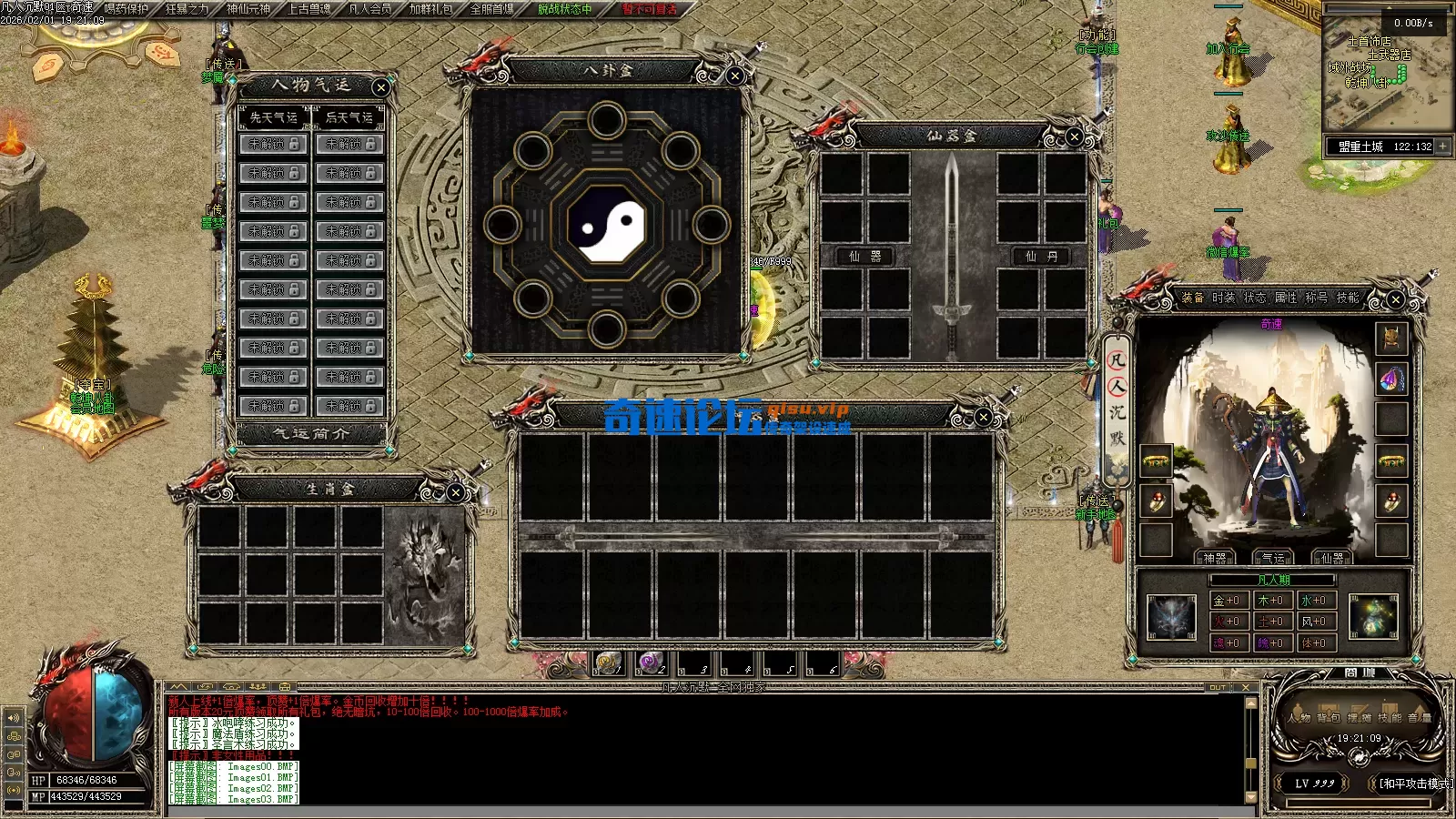Image resolution: width=1456 pixels, height=819 pixels.
Task: Close the 生肖盒 window
Action: pyautogui.click(x=455, y=492)
